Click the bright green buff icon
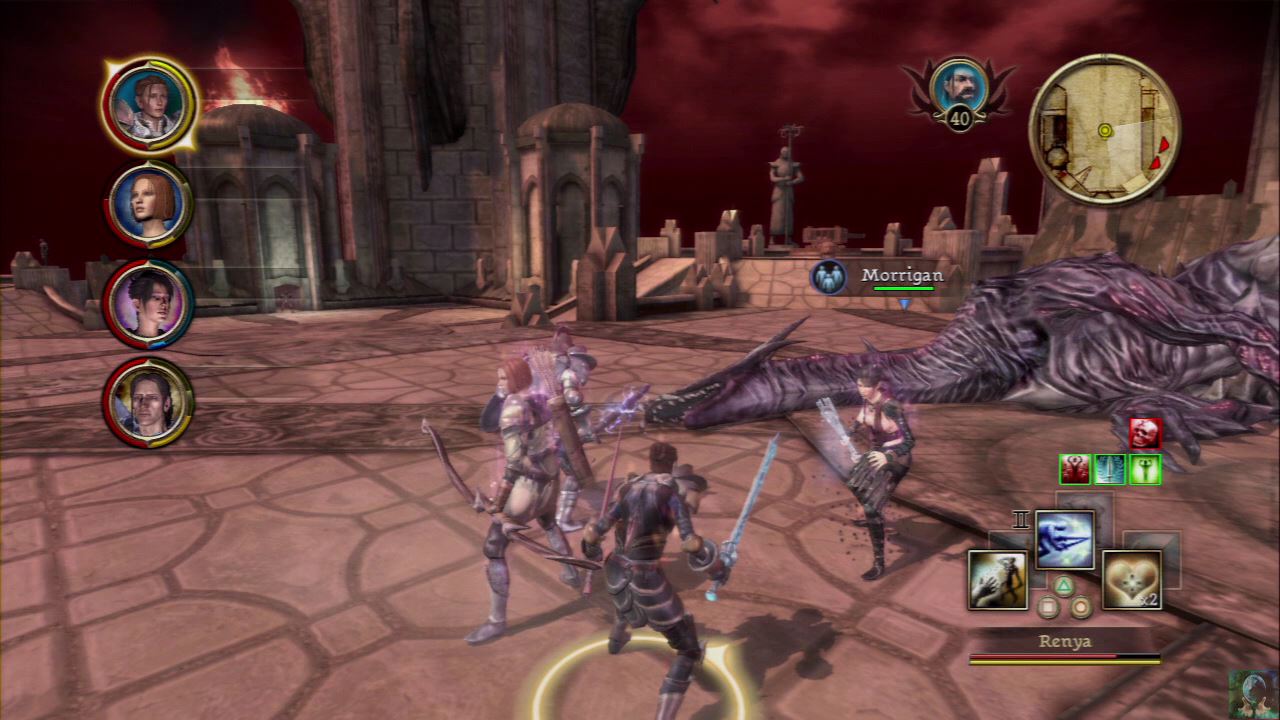This screenshot has width=1280, height=720. point(1144,469)
